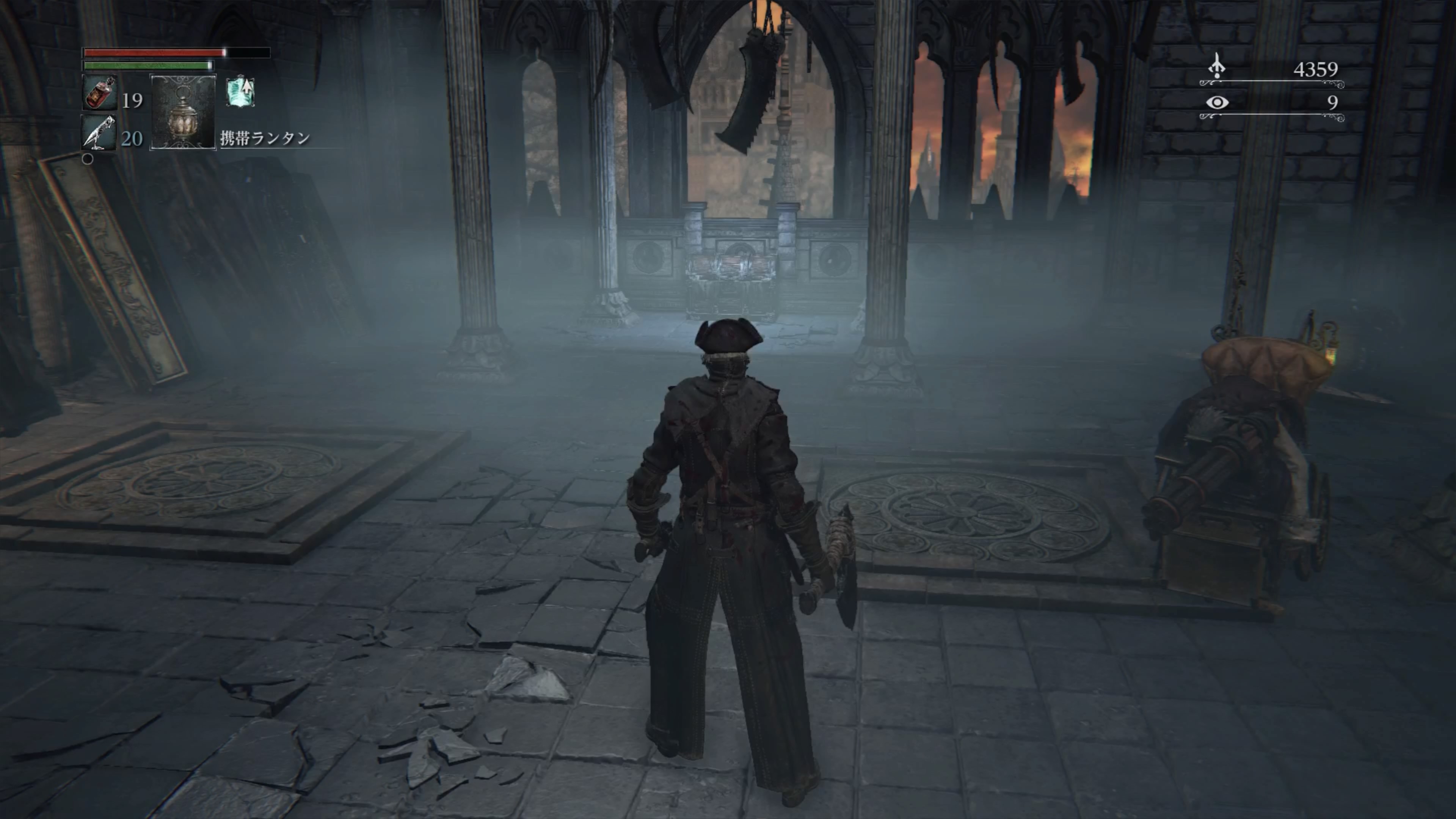Click the teal status buff icon
1456x819 pixels.
(241, 92)
